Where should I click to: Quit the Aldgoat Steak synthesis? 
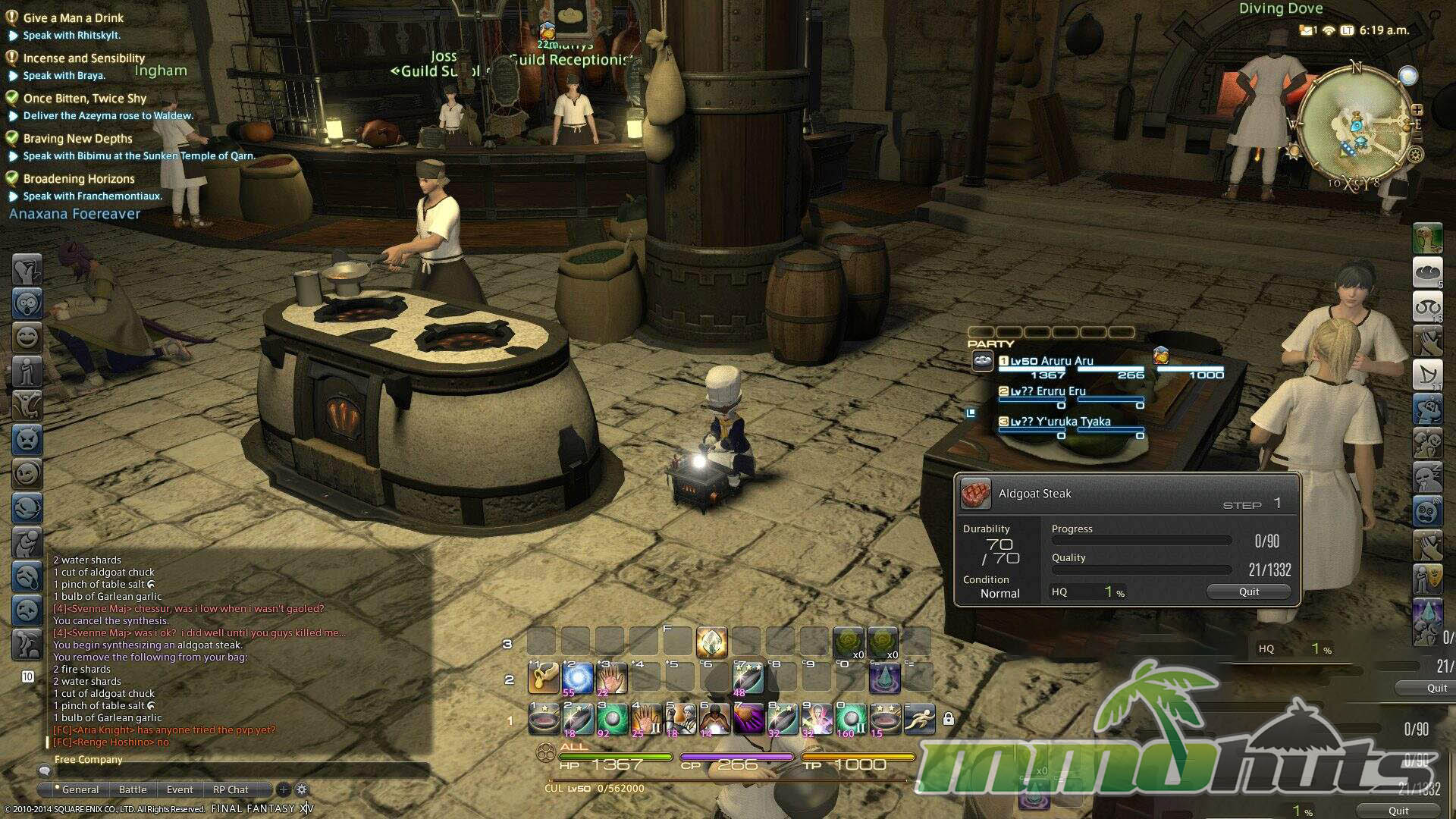[1248, 591]
